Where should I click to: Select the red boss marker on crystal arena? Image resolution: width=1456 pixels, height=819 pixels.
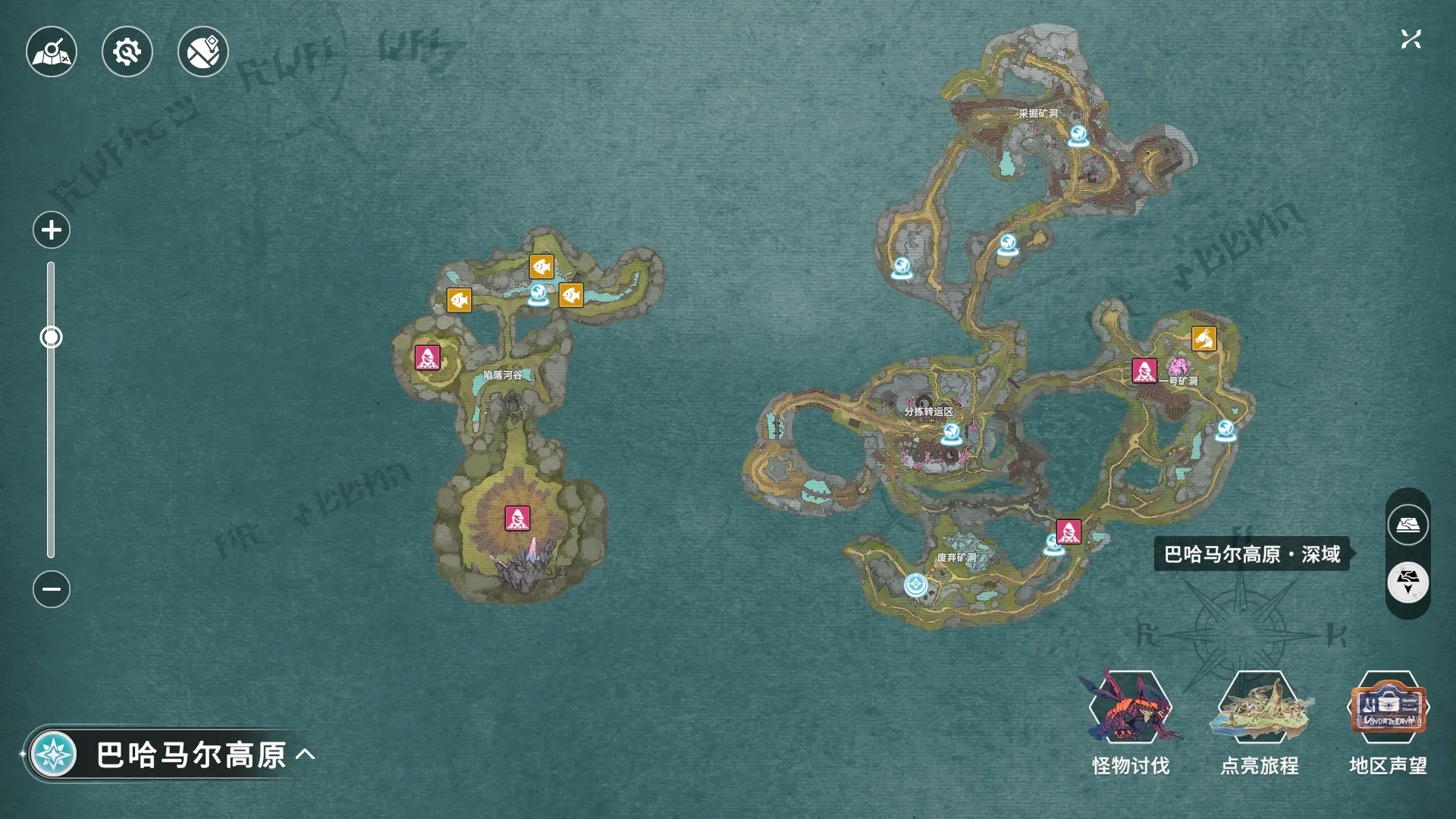[517, 519]
